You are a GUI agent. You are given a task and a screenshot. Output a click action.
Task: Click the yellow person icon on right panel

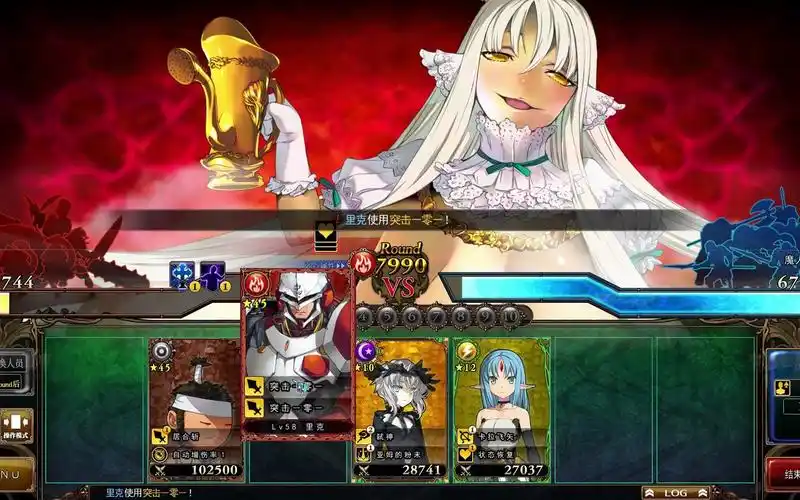pyautogui.click(x=782, y=388)
